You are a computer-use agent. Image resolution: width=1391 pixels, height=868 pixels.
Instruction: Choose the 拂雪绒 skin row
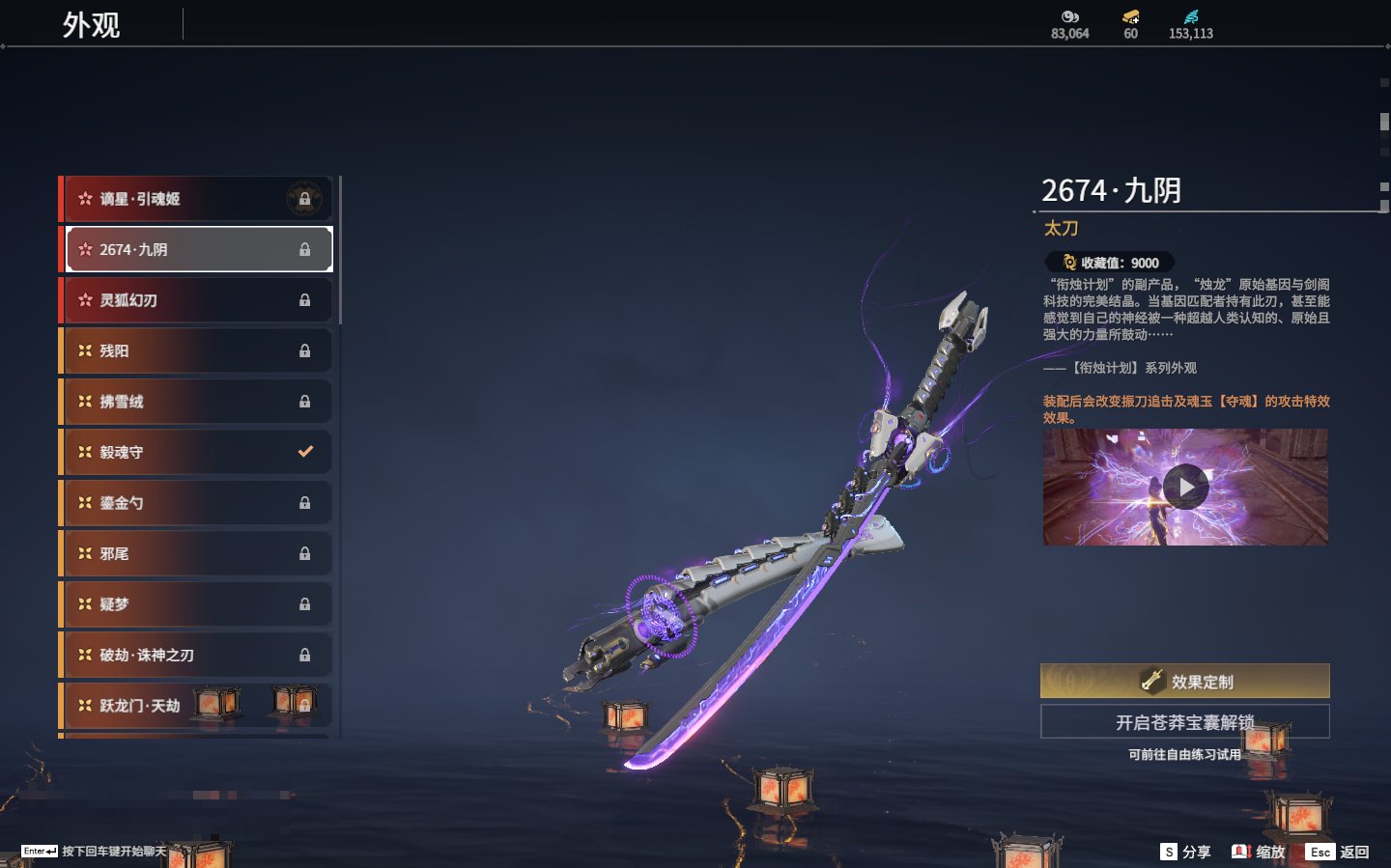[197, 402]
